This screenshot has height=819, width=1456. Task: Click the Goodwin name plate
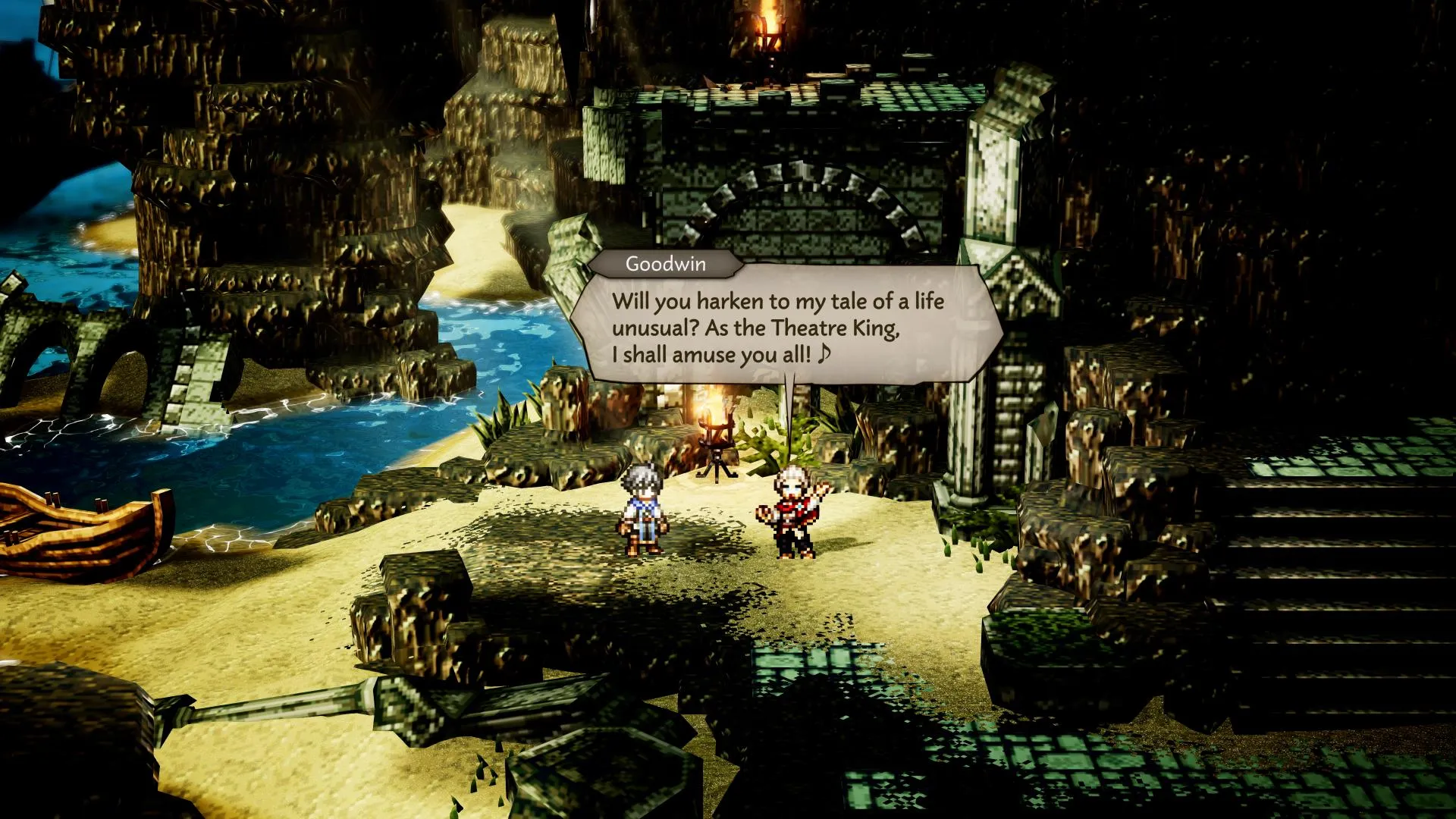[x=664, y=265]
